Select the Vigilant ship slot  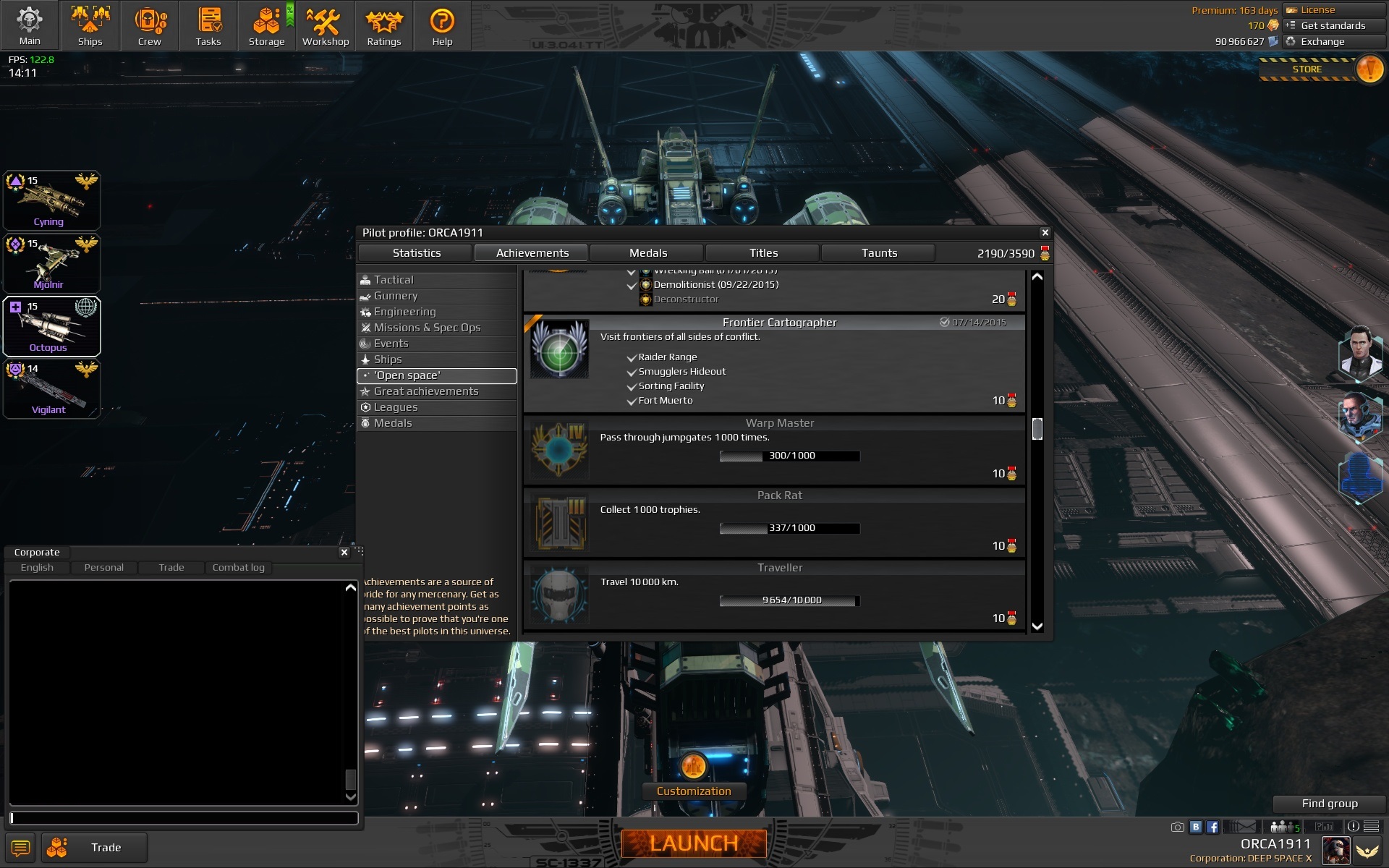(x=51, y=389)
